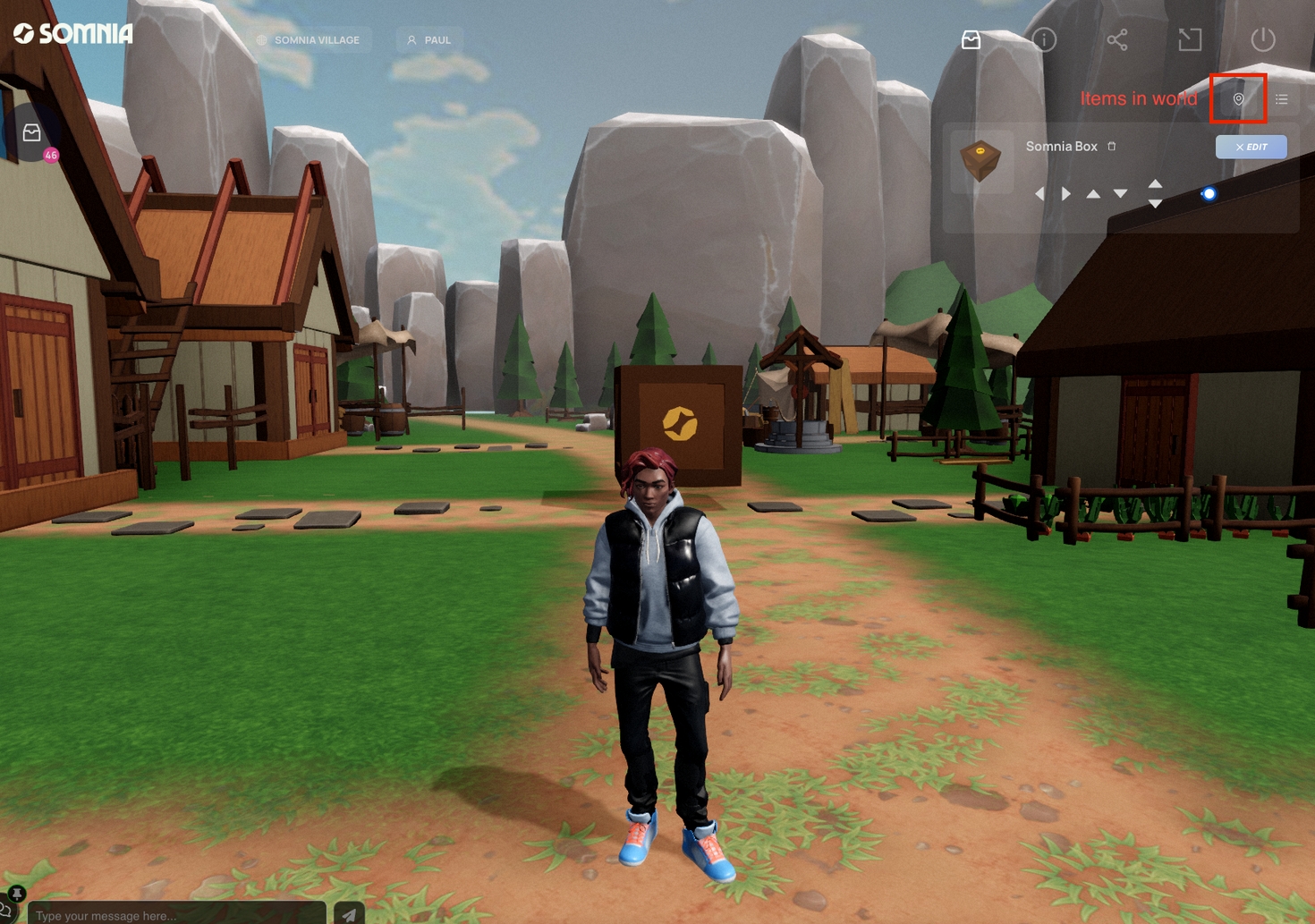Open the Paul profile button

[x=429, y=40]
